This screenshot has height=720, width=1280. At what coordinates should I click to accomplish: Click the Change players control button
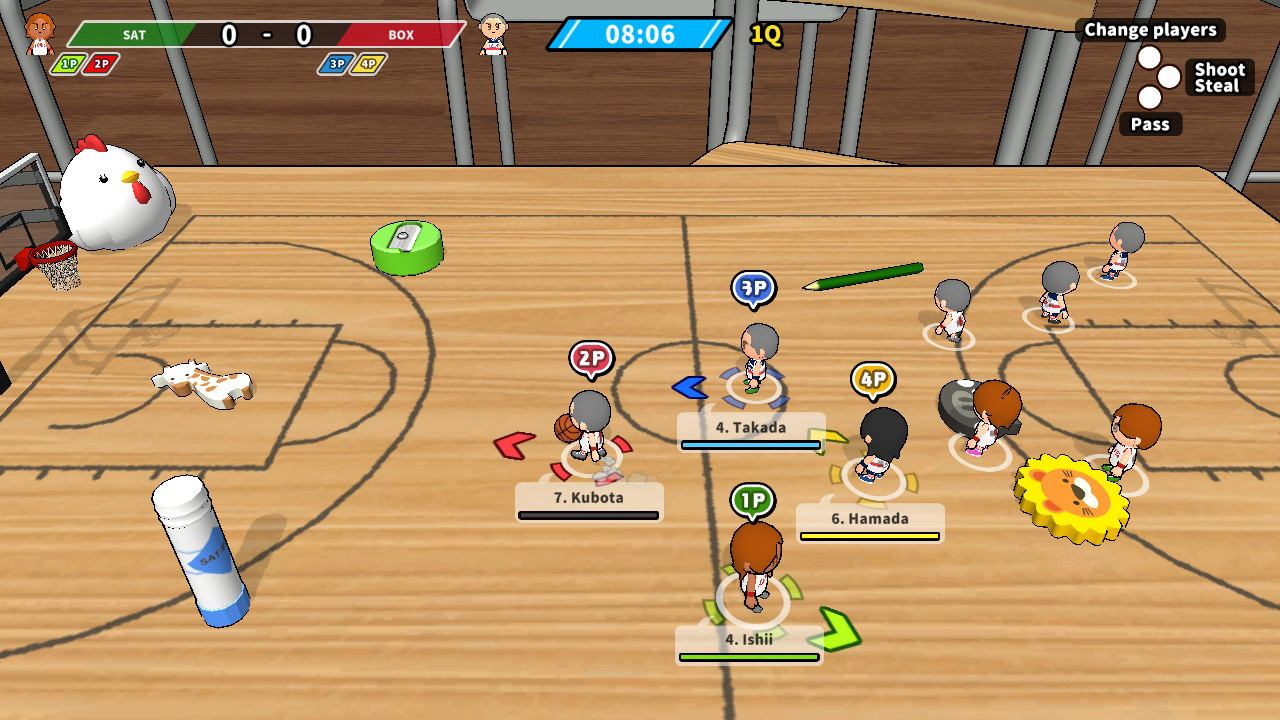[1152, 30]
